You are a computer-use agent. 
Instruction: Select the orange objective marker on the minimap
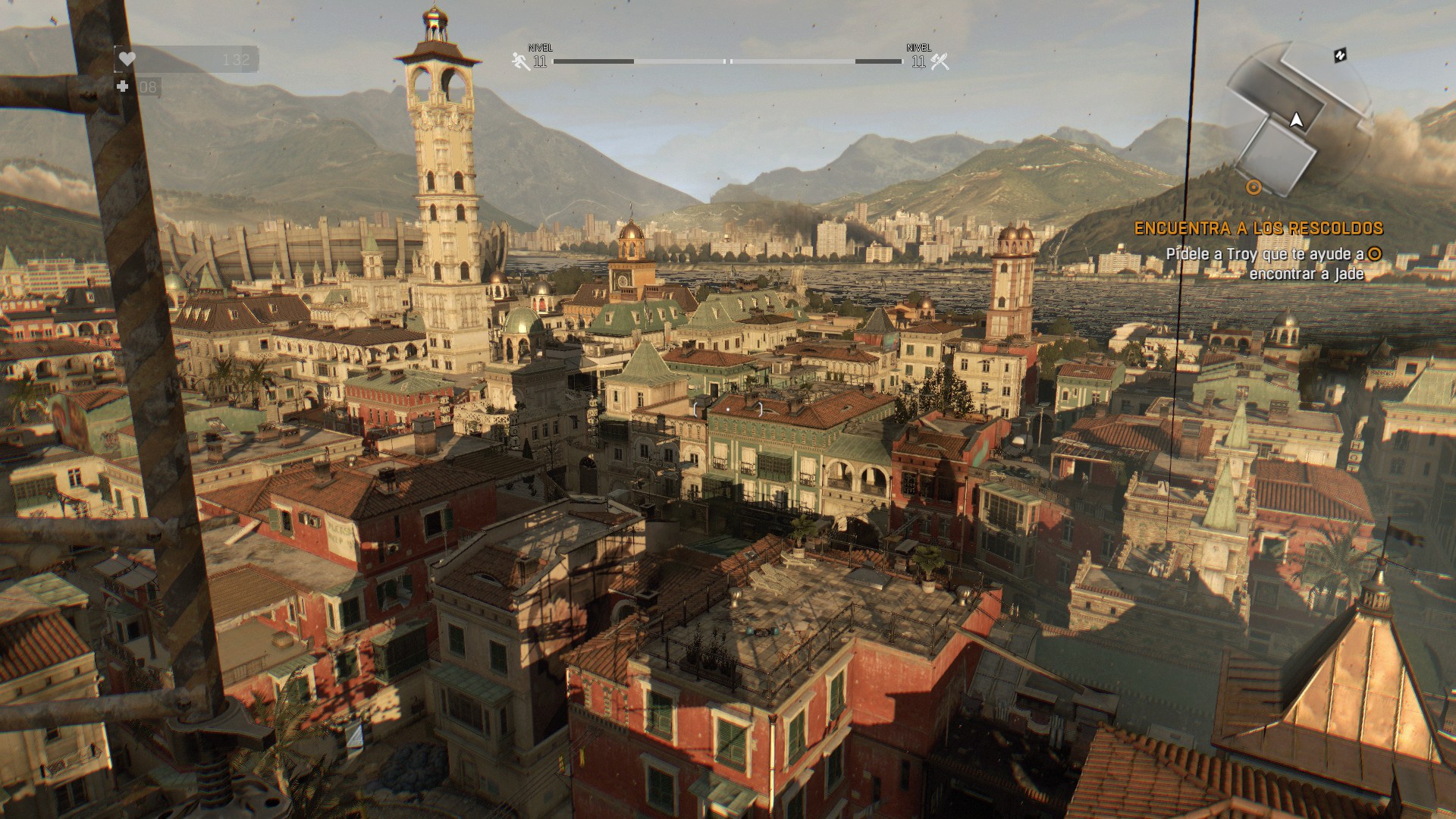[1254, 187]
